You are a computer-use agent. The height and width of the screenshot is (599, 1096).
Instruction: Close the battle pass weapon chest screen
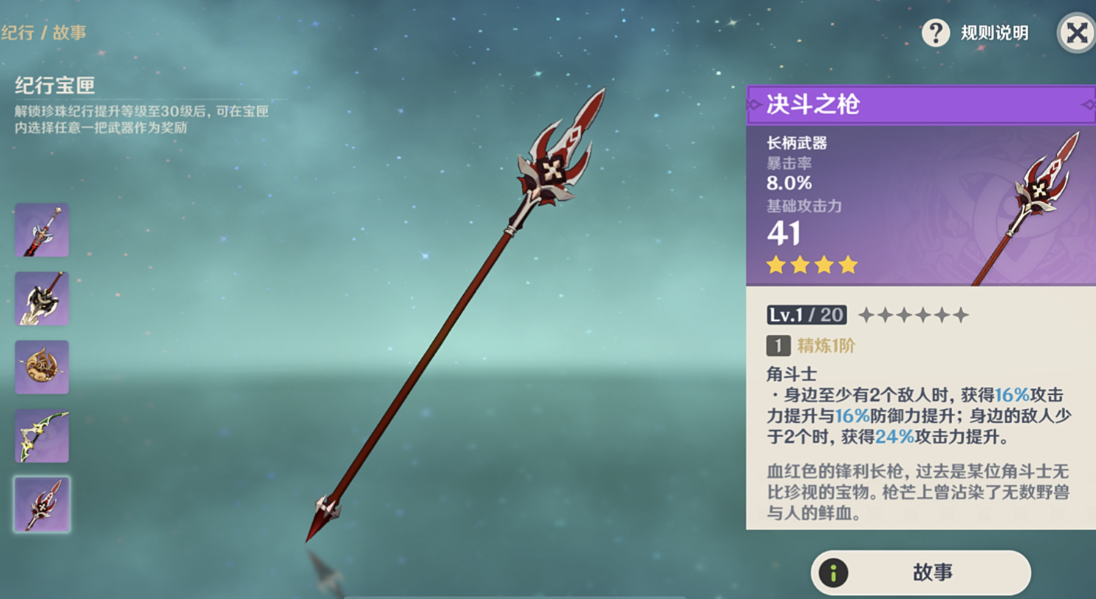pyautogui.click(x=1076, y=33)
